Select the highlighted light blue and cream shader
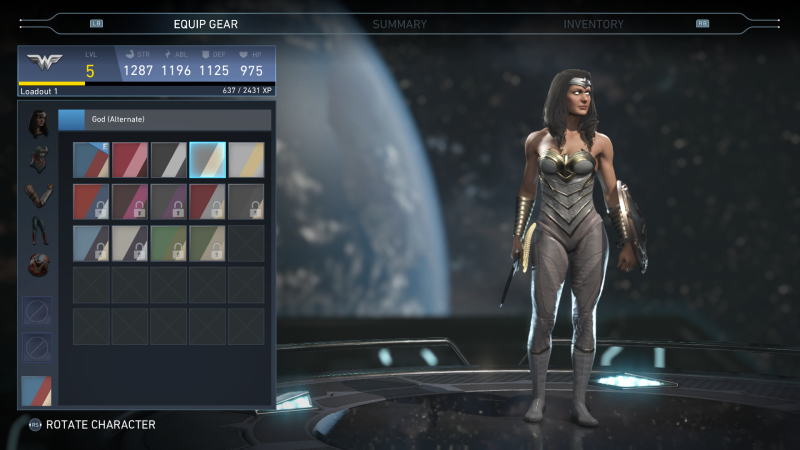The width and height of the screenshot is (800, 450). pyautogui.click(x=208, y=160)
